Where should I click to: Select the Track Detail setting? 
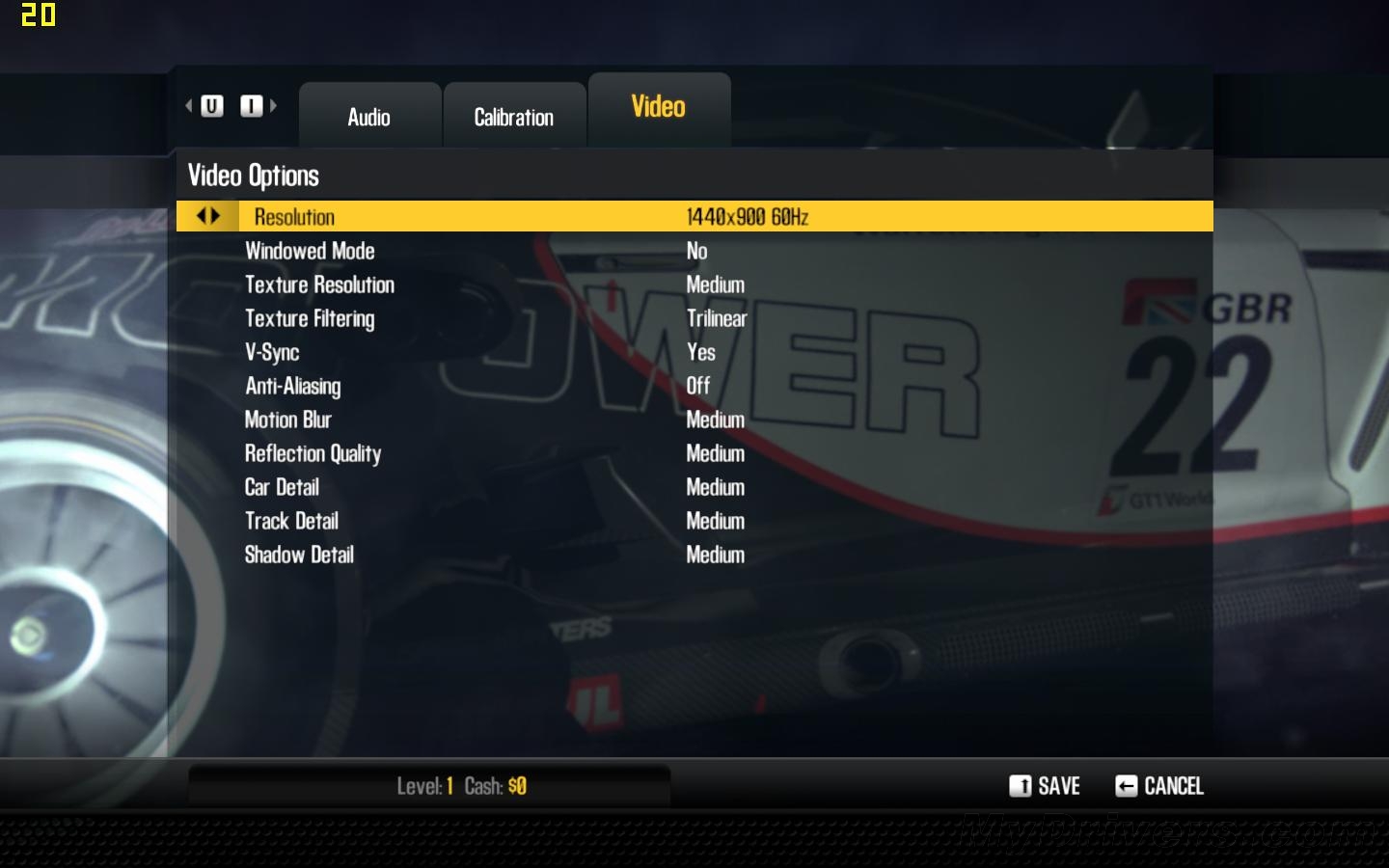coord(291,521)
